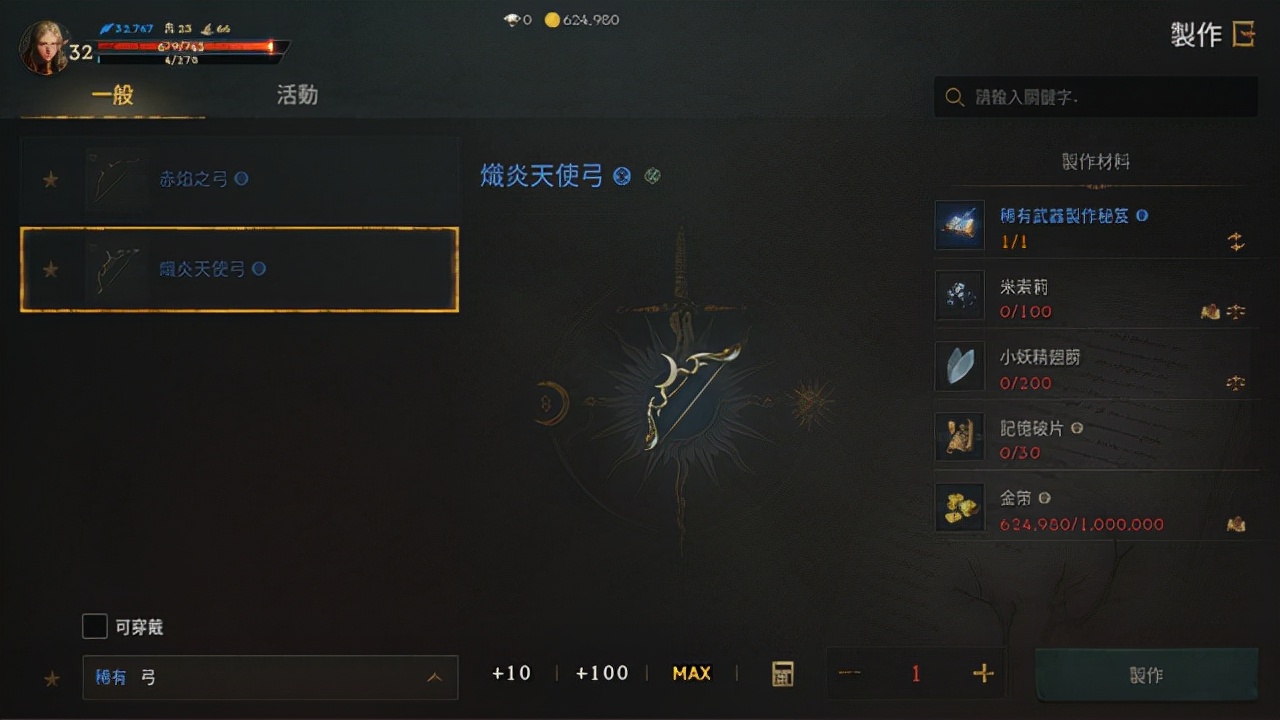The height and width of the screenshot is (720, 1280).
Task: Switch to the 活動 tab
Action: point(296,95)
